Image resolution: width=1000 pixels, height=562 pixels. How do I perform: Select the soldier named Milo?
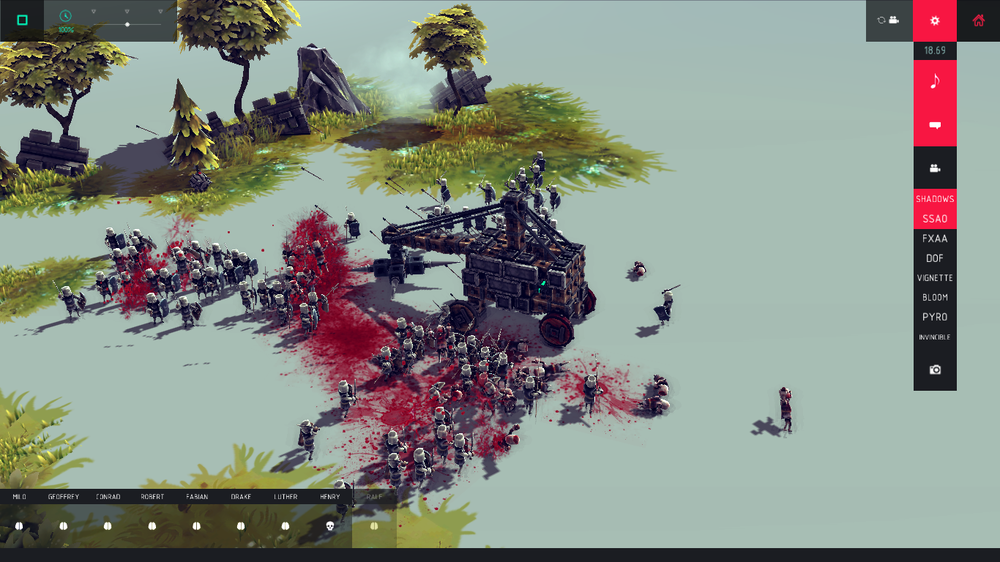(x=19, y=525)
